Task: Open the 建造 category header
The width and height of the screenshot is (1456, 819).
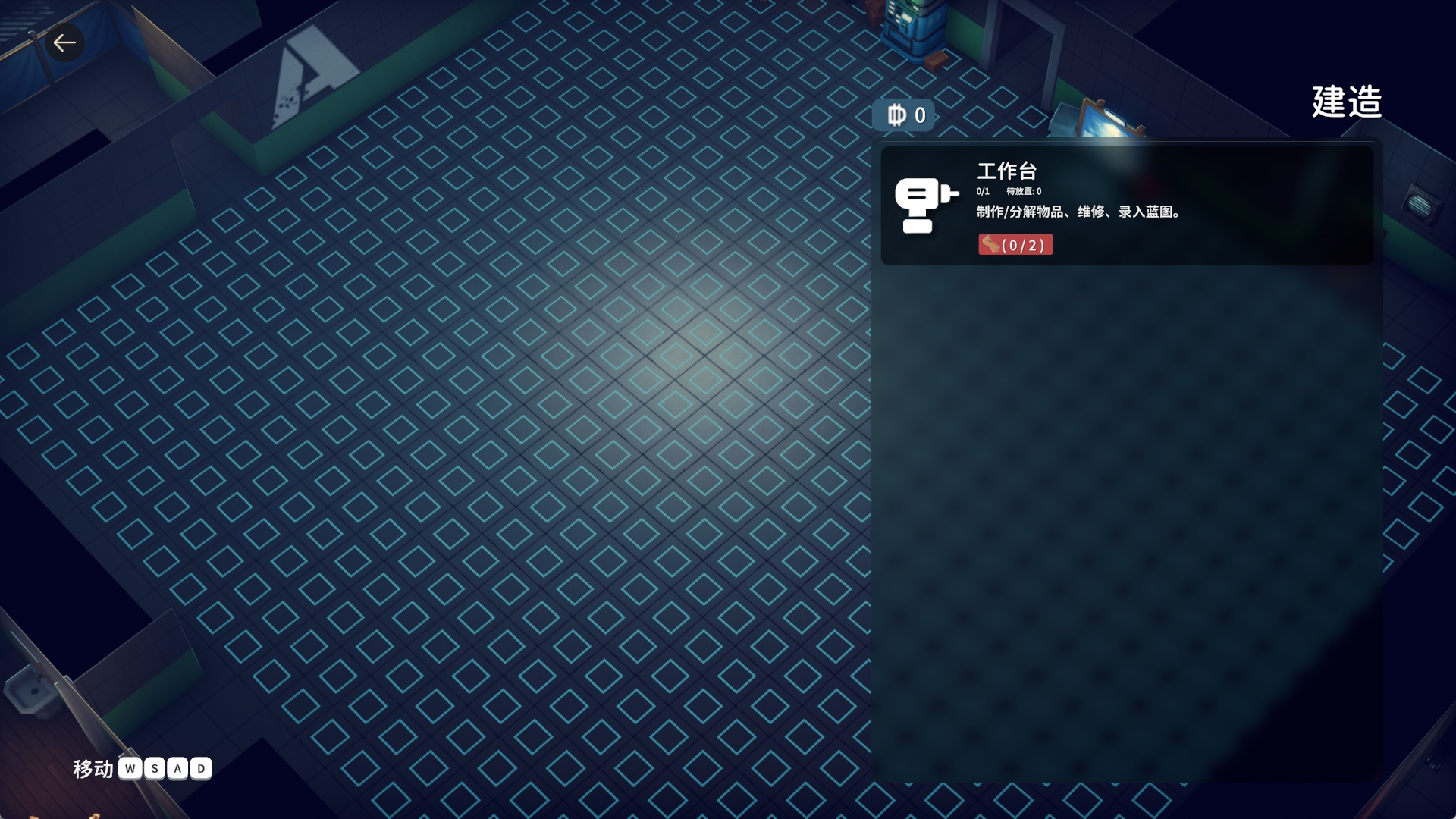Action: [x=1345, y=104]
